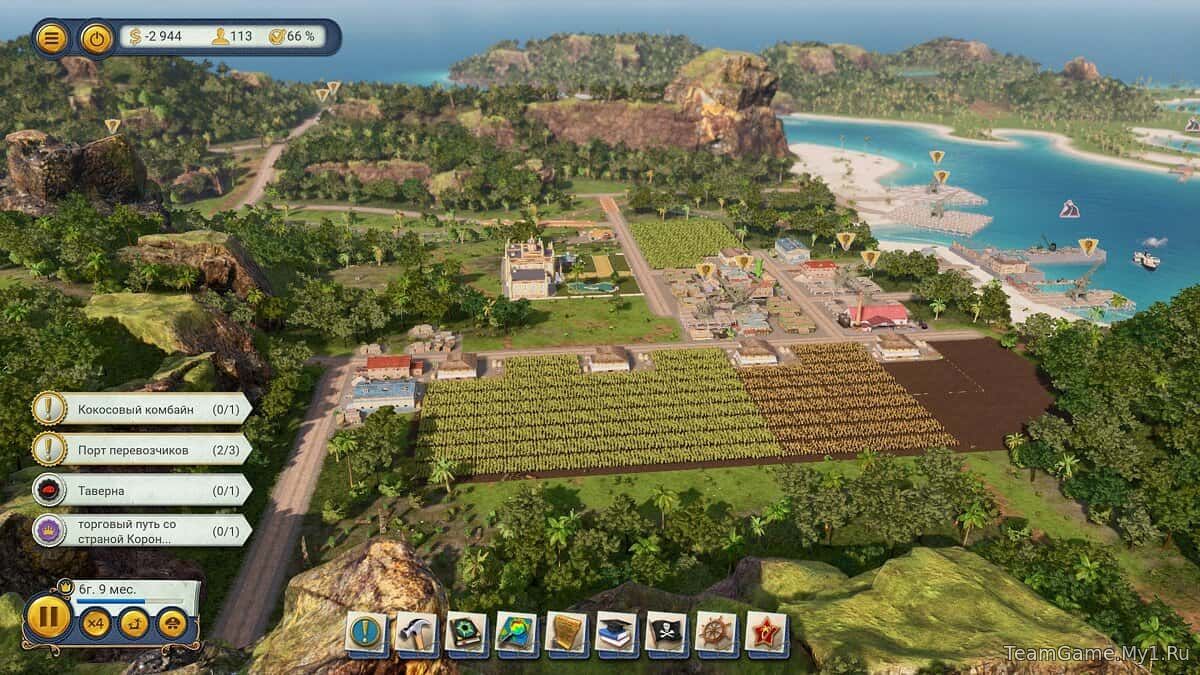1200x675 pixels.
Task: Open the exclamation mark tasks panel
Action: pyautogui.click(x=367, y=633)
